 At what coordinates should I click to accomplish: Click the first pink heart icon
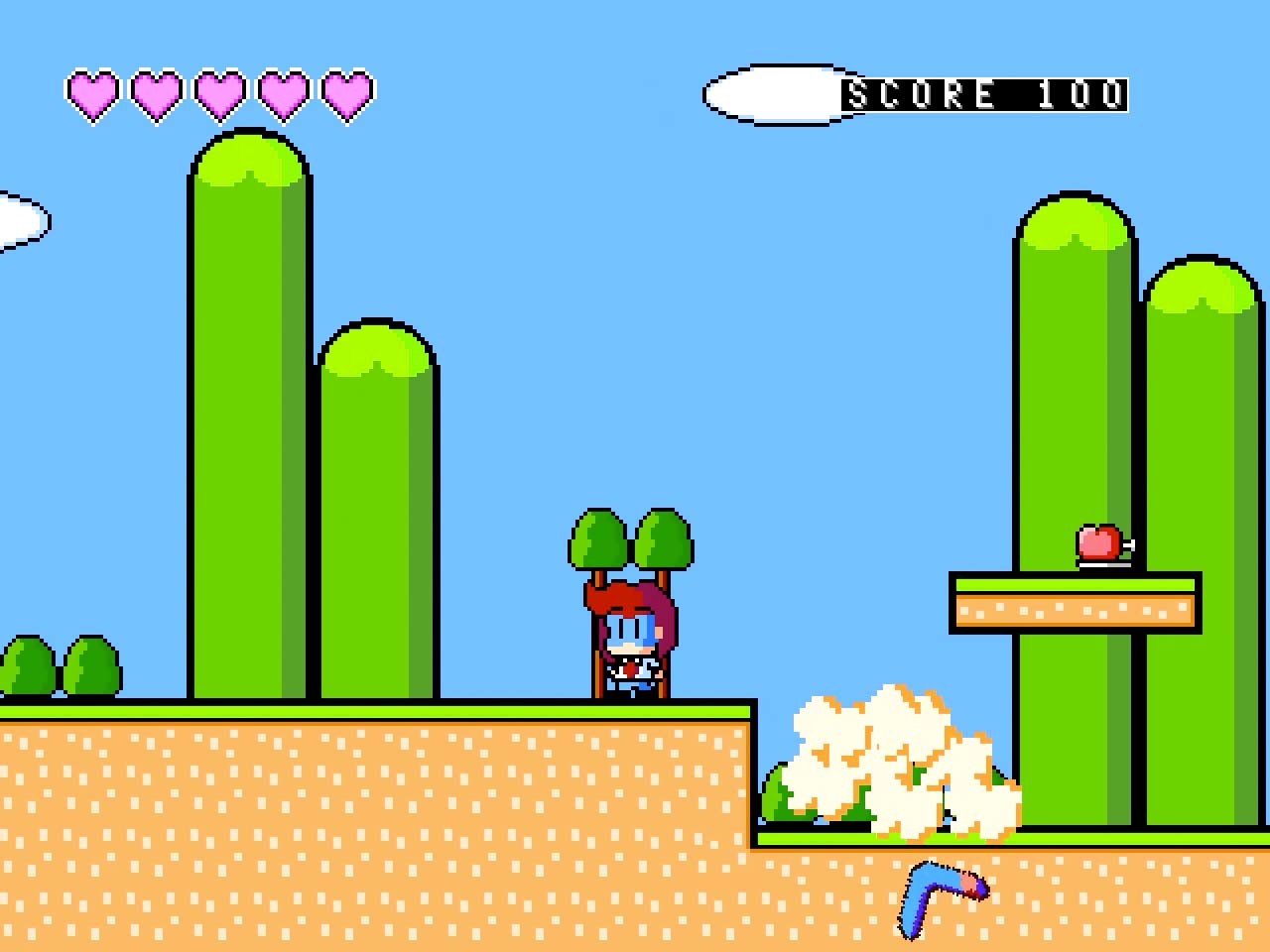click(x=92, y=96)
